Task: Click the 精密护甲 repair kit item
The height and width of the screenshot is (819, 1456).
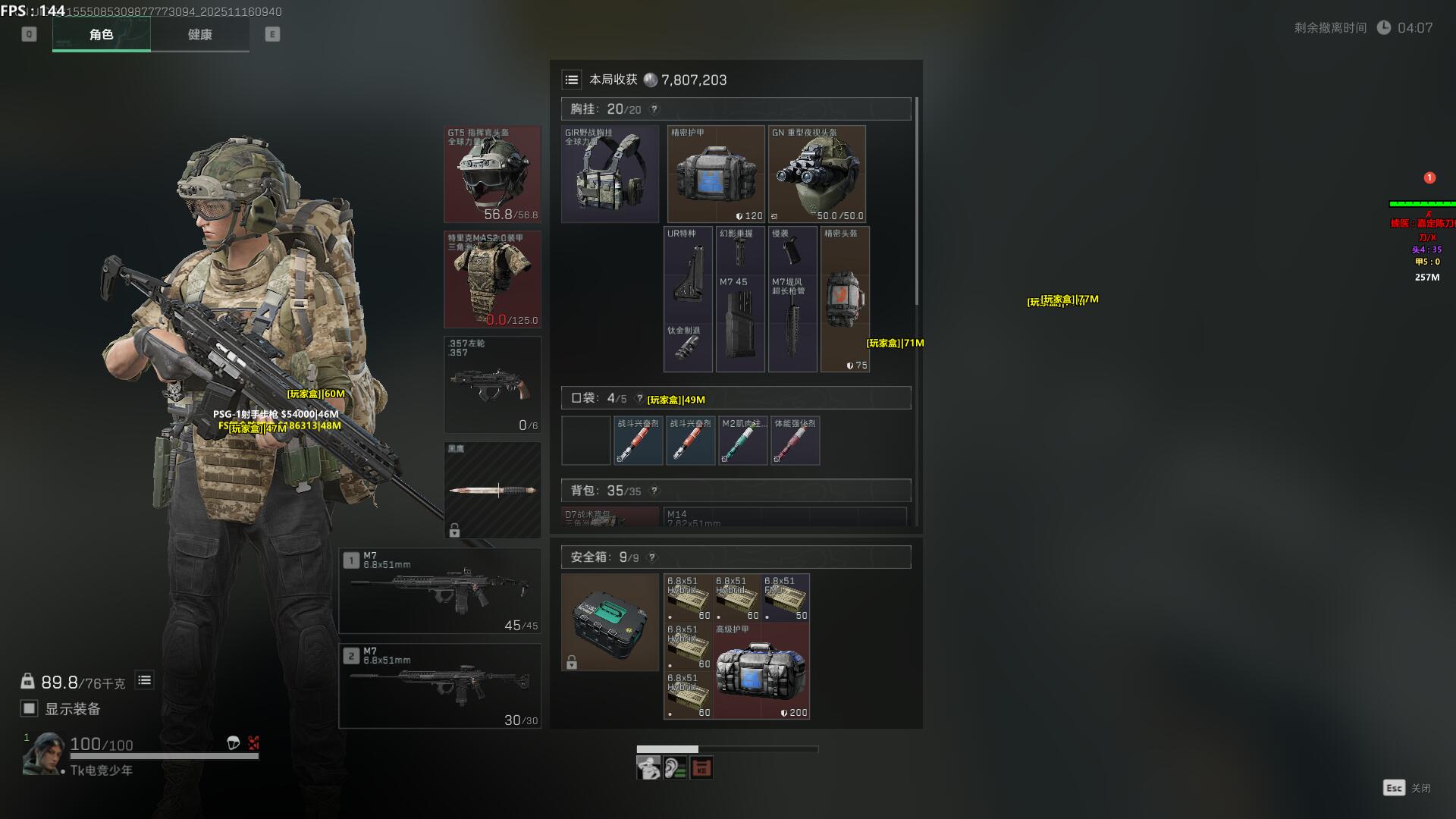Action: pyautogui.click(x=716, y=174)
